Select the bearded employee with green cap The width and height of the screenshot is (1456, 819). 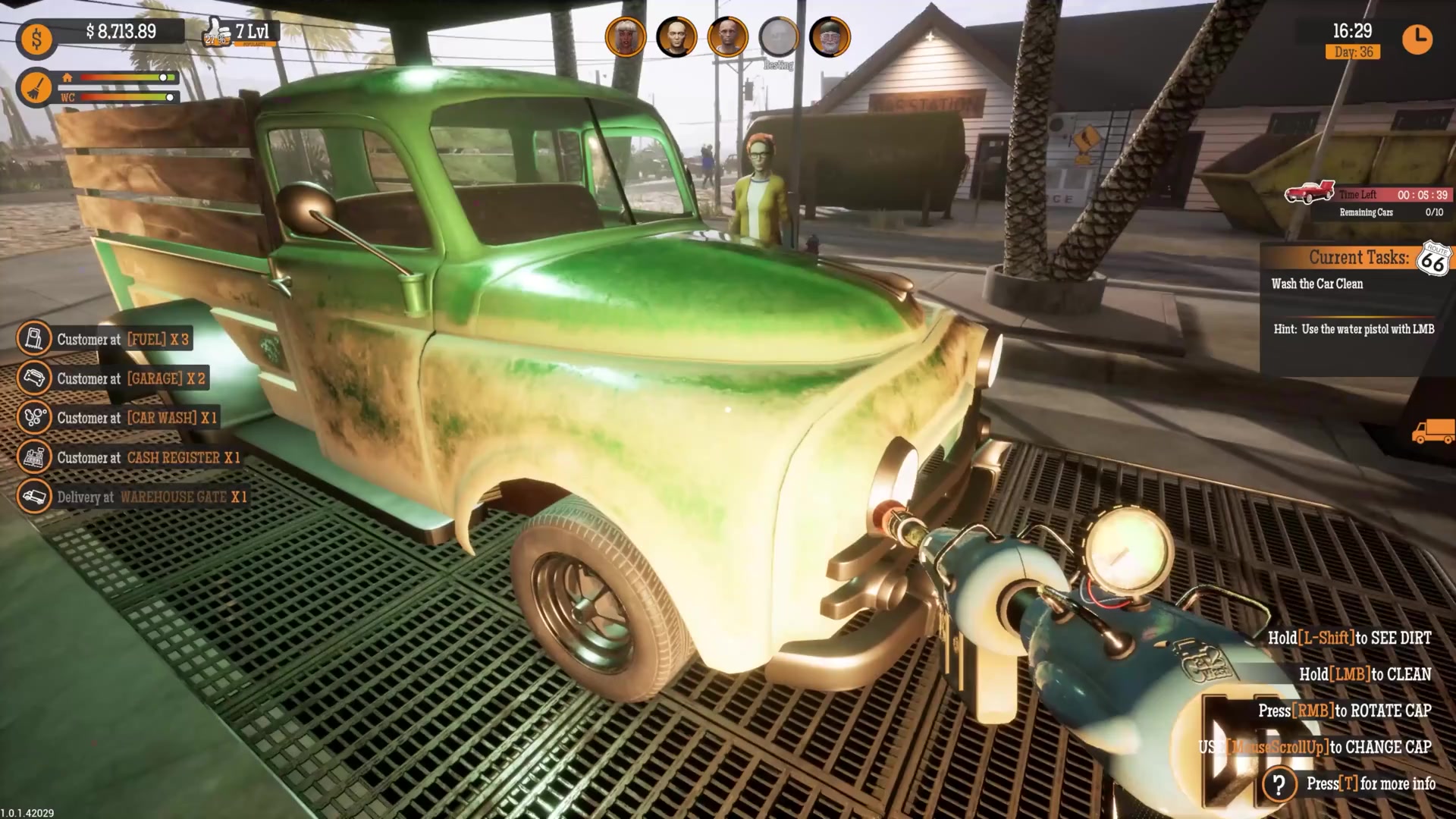tap(830, 36)
